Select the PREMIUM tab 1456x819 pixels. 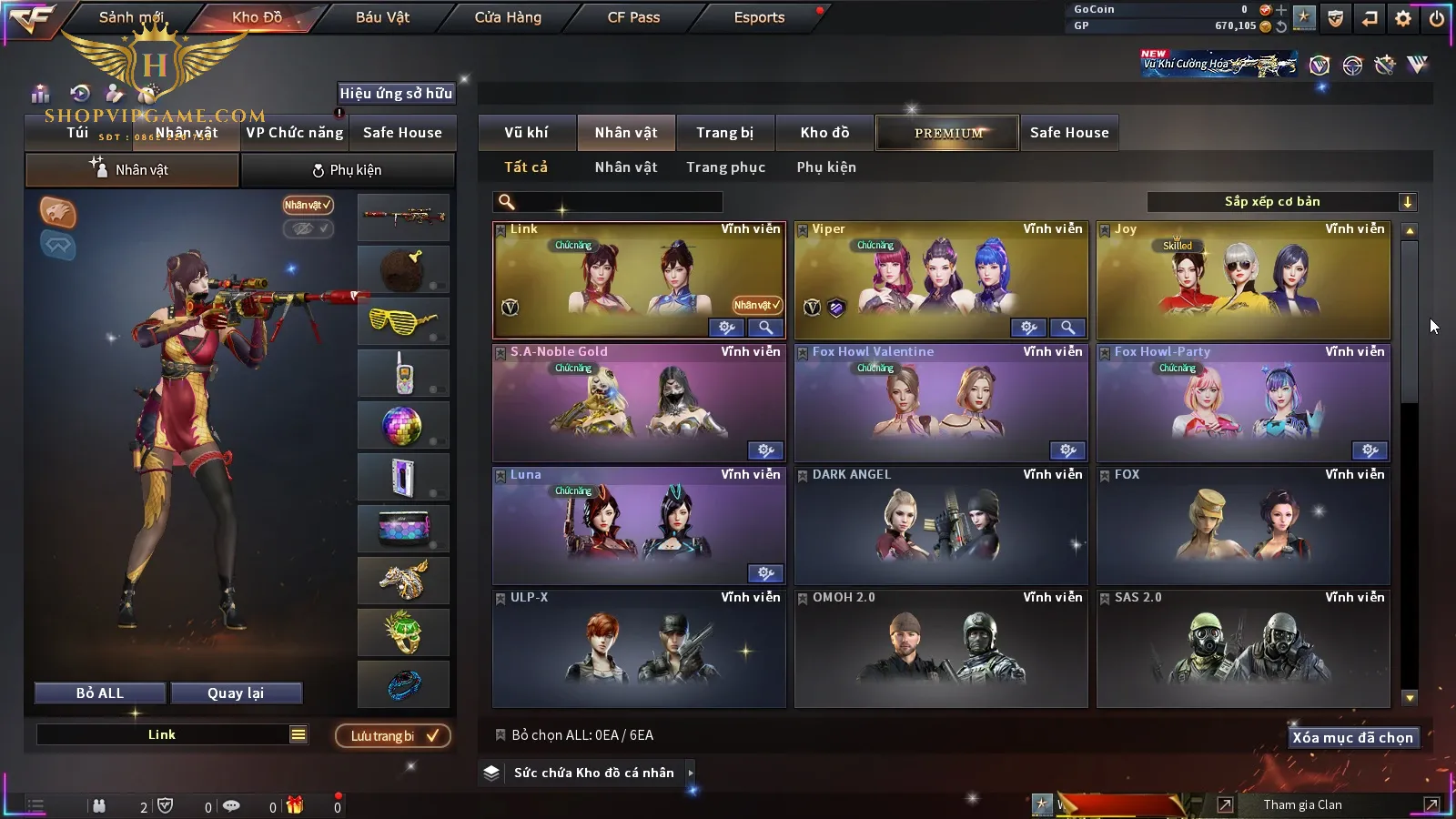tap(947, 133)
